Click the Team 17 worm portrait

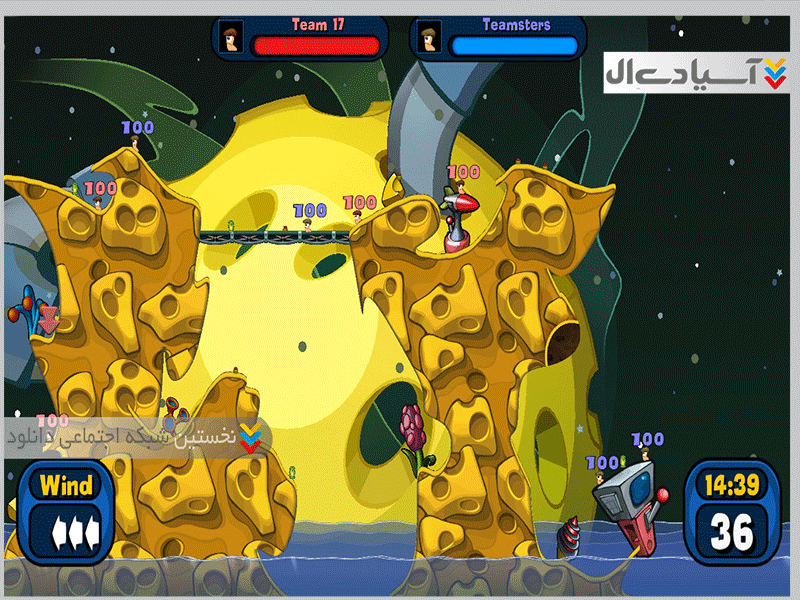[x=232, y=36]
